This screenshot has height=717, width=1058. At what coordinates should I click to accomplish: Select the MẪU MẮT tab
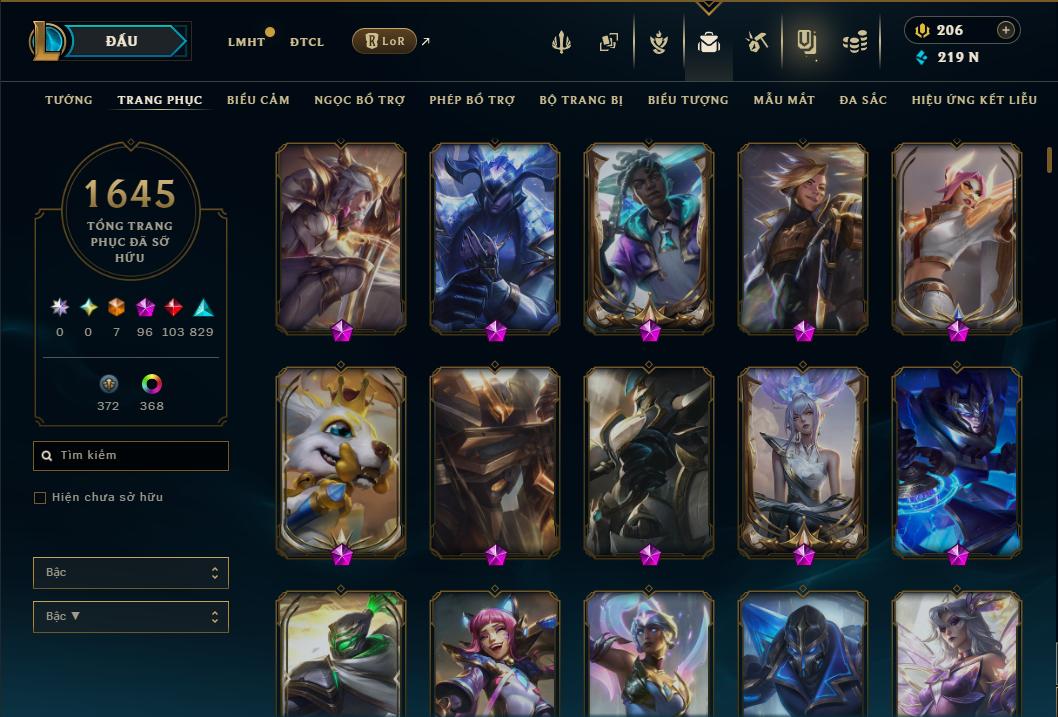point(784,100)
